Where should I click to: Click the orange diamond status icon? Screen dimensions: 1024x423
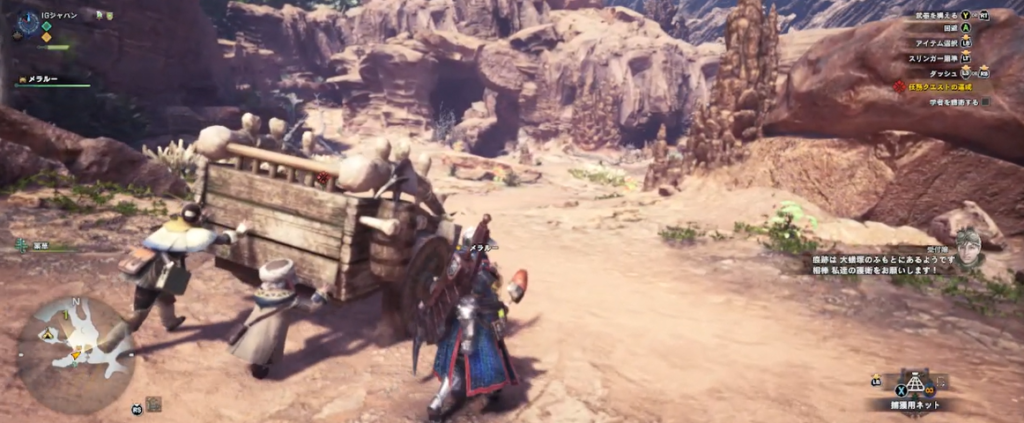point(46,38)
